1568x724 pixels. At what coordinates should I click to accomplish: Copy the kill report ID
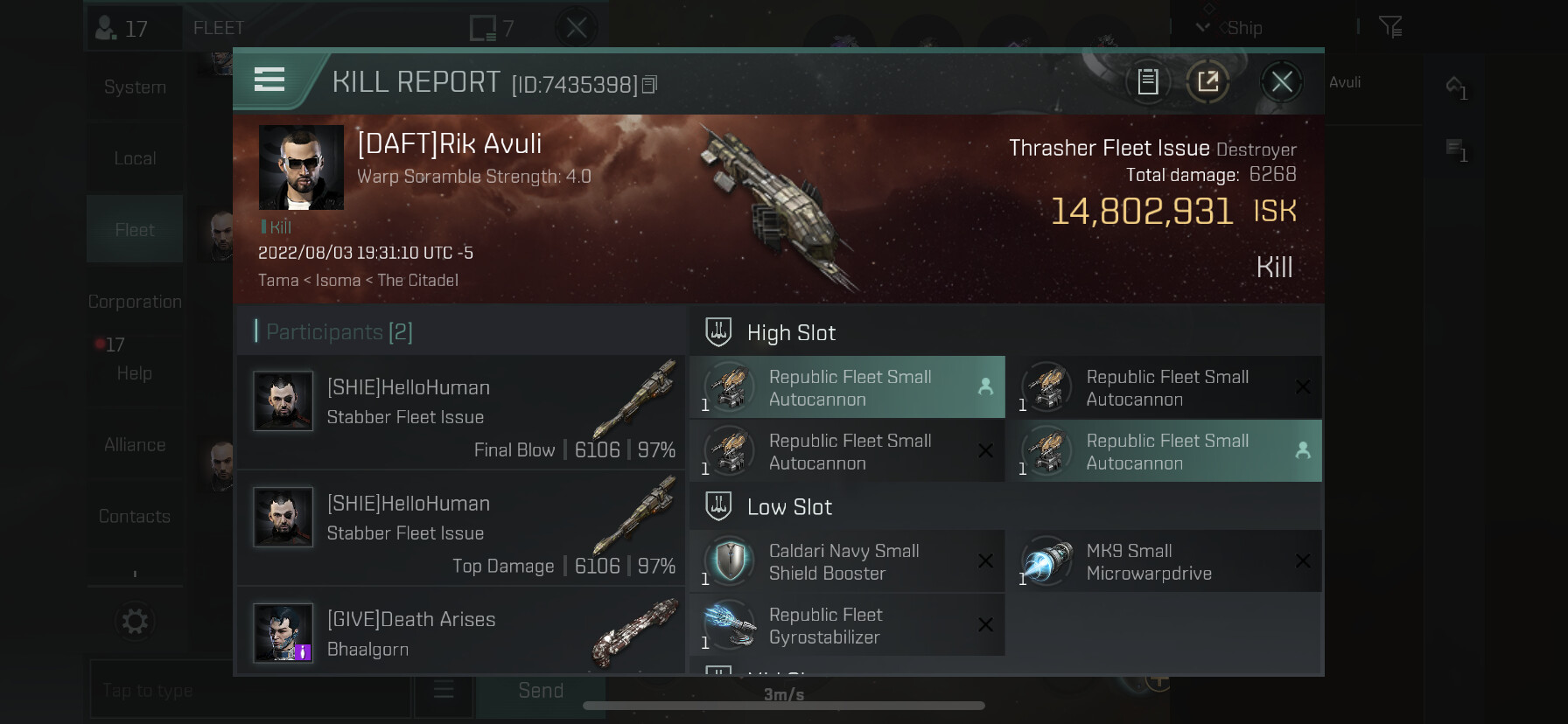649,85
